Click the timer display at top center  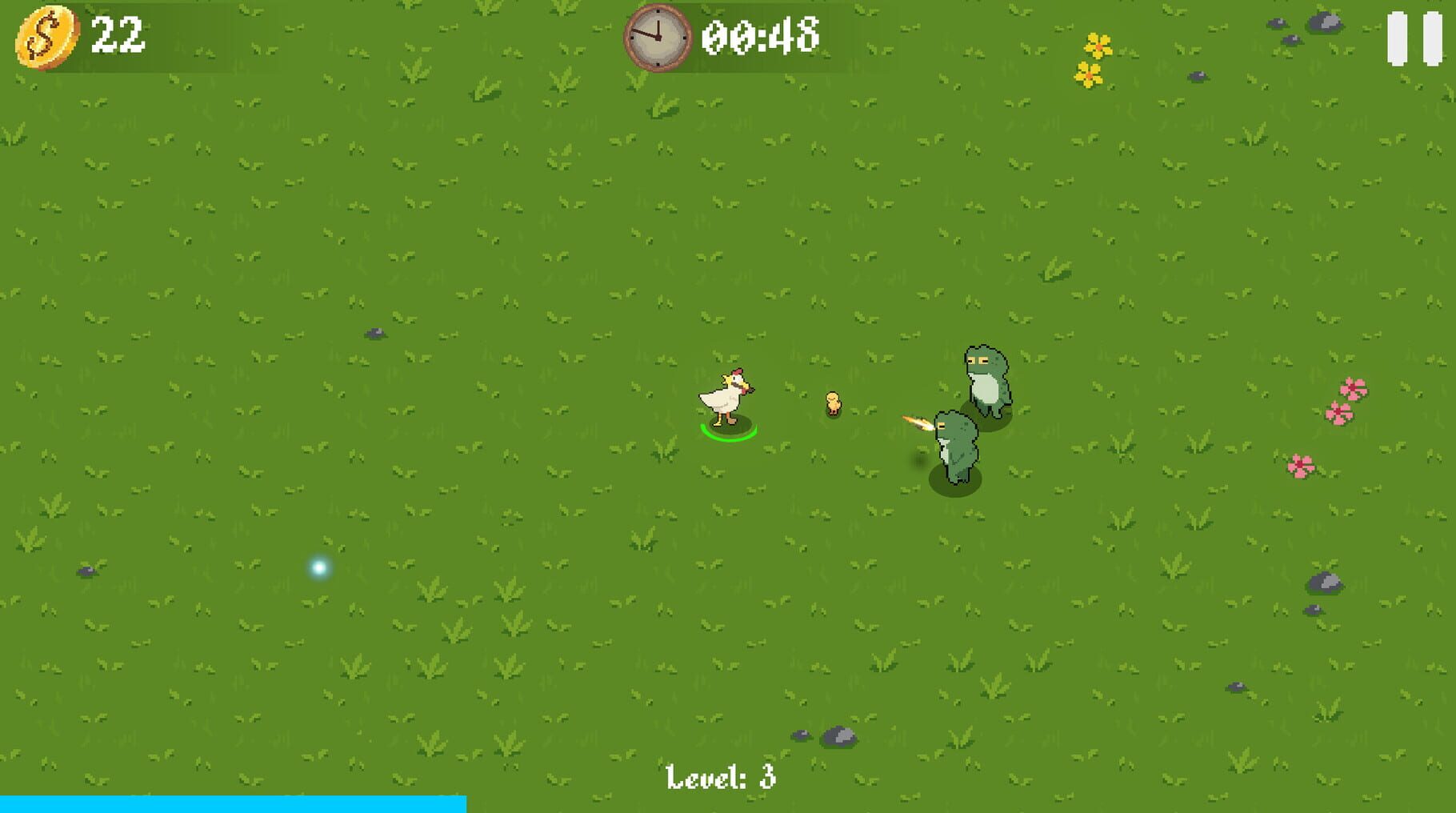[x=760, y=36]
